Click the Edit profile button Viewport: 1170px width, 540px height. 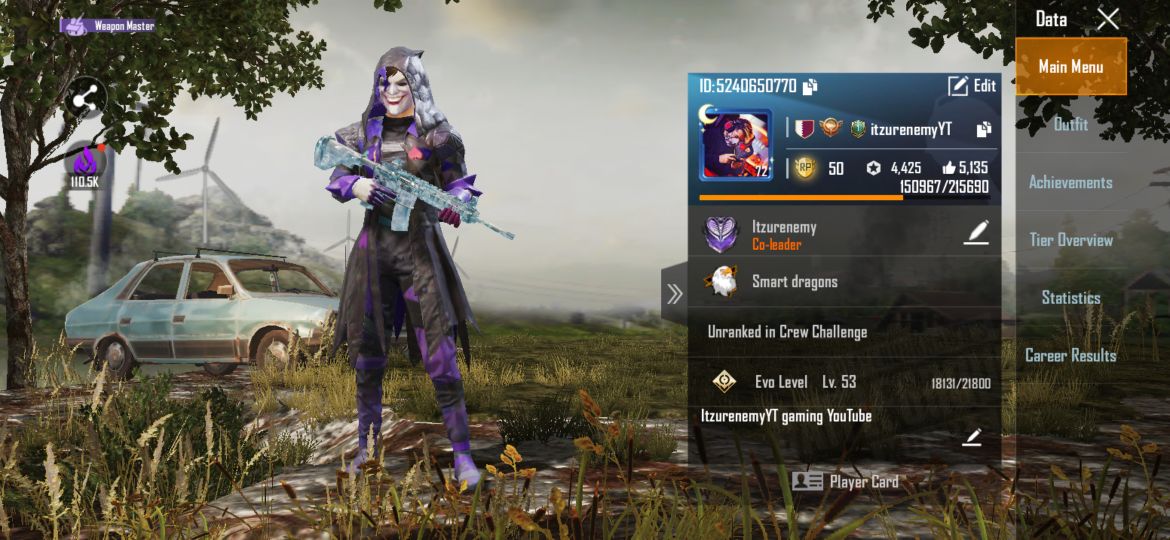point(972,86)
